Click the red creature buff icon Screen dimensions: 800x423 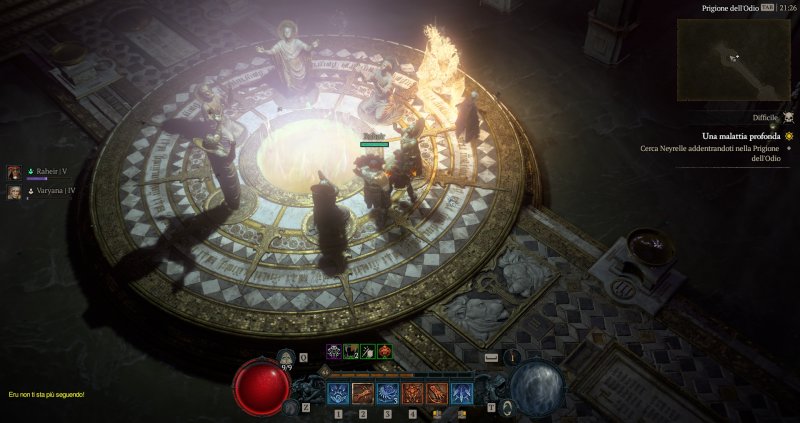pyautogui.click(x=385, y=351)
